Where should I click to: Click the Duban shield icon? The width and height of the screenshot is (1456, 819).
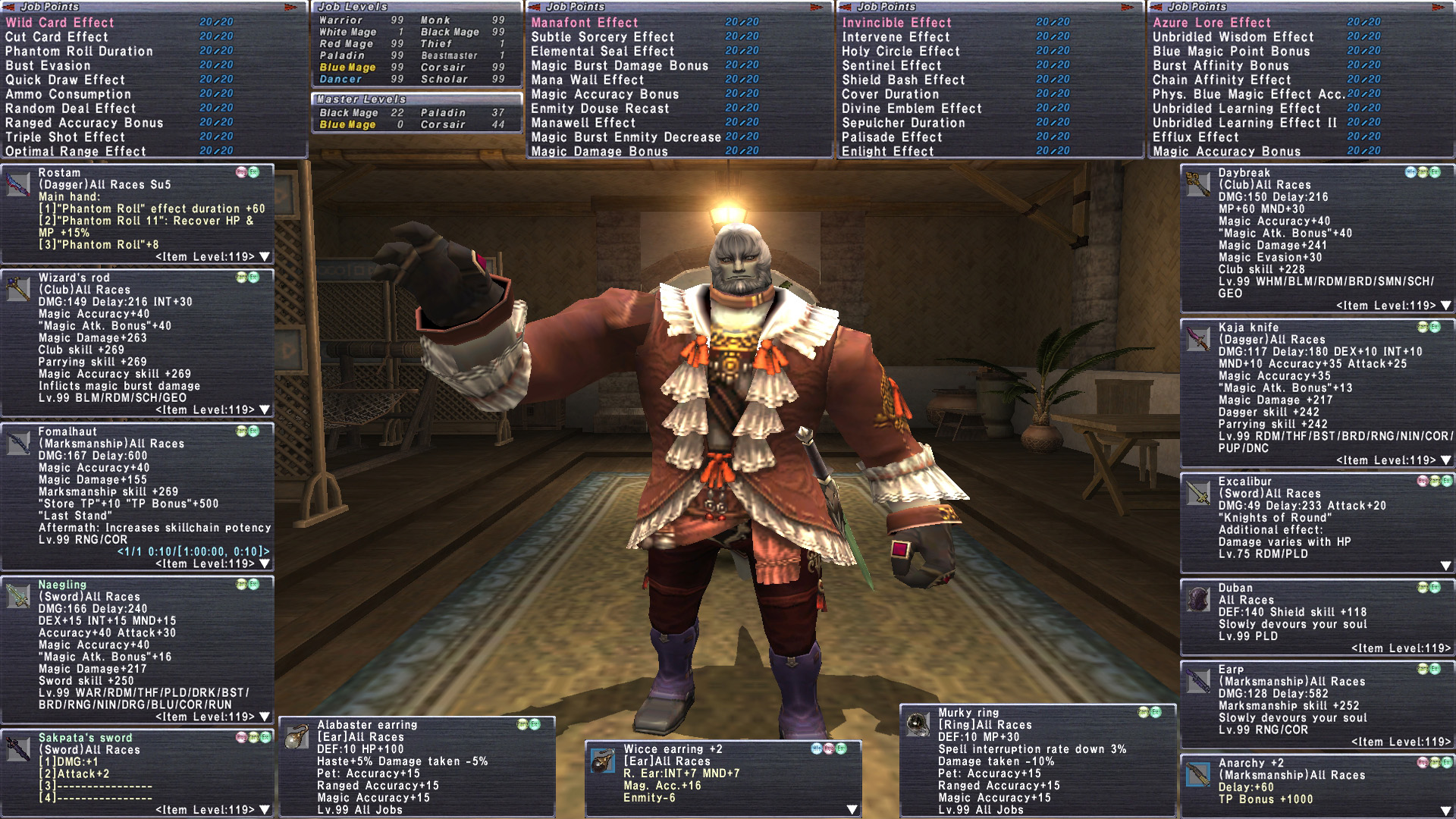1198,600
